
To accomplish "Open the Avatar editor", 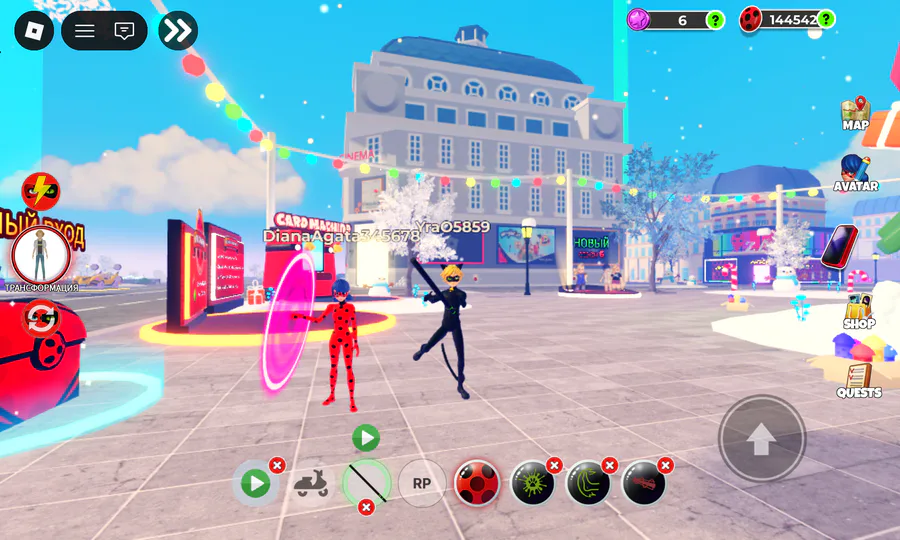I will (x=855, y=172).
